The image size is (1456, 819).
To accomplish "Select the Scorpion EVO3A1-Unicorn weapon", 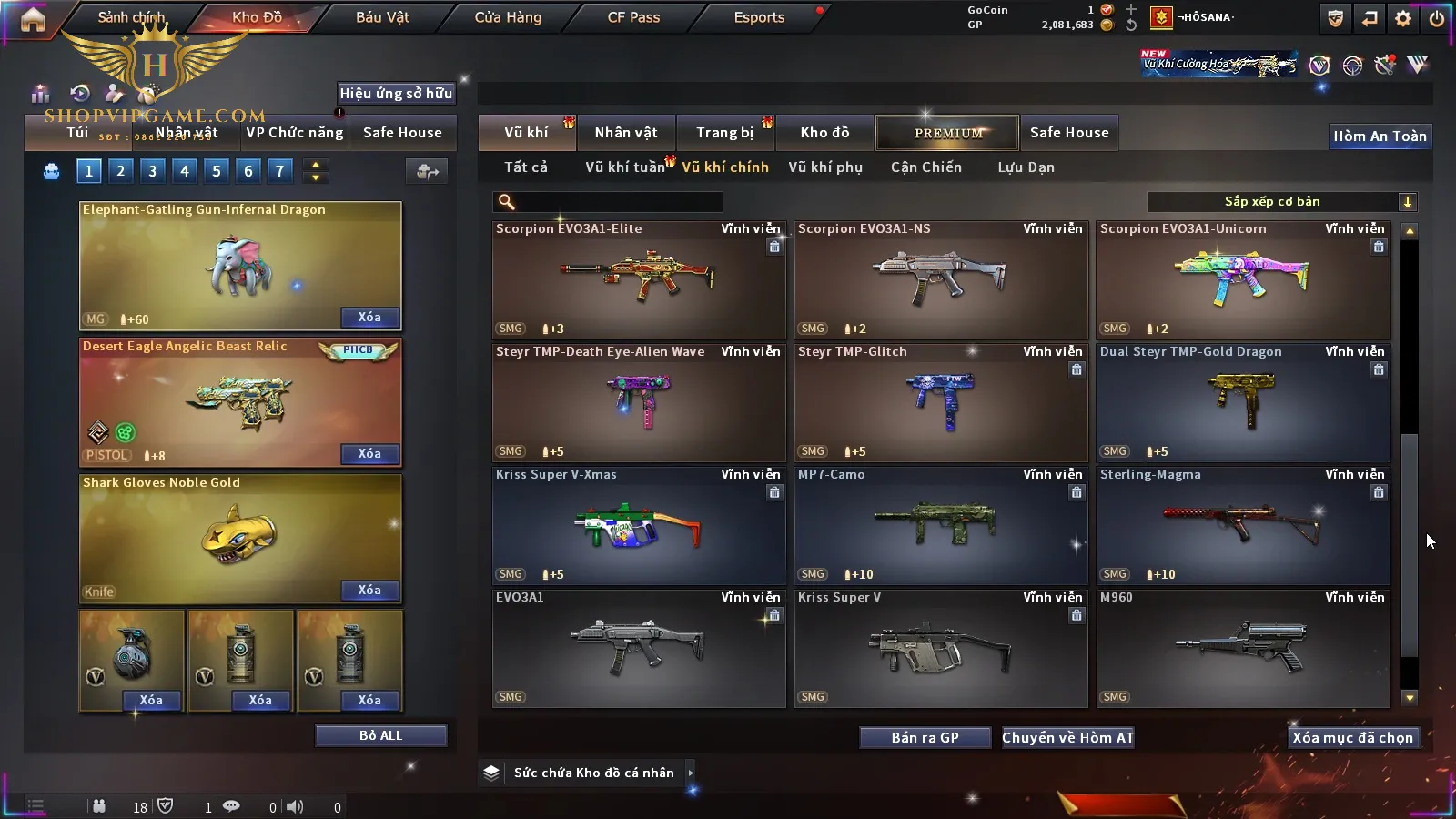I will click(x=1242, y=280).
